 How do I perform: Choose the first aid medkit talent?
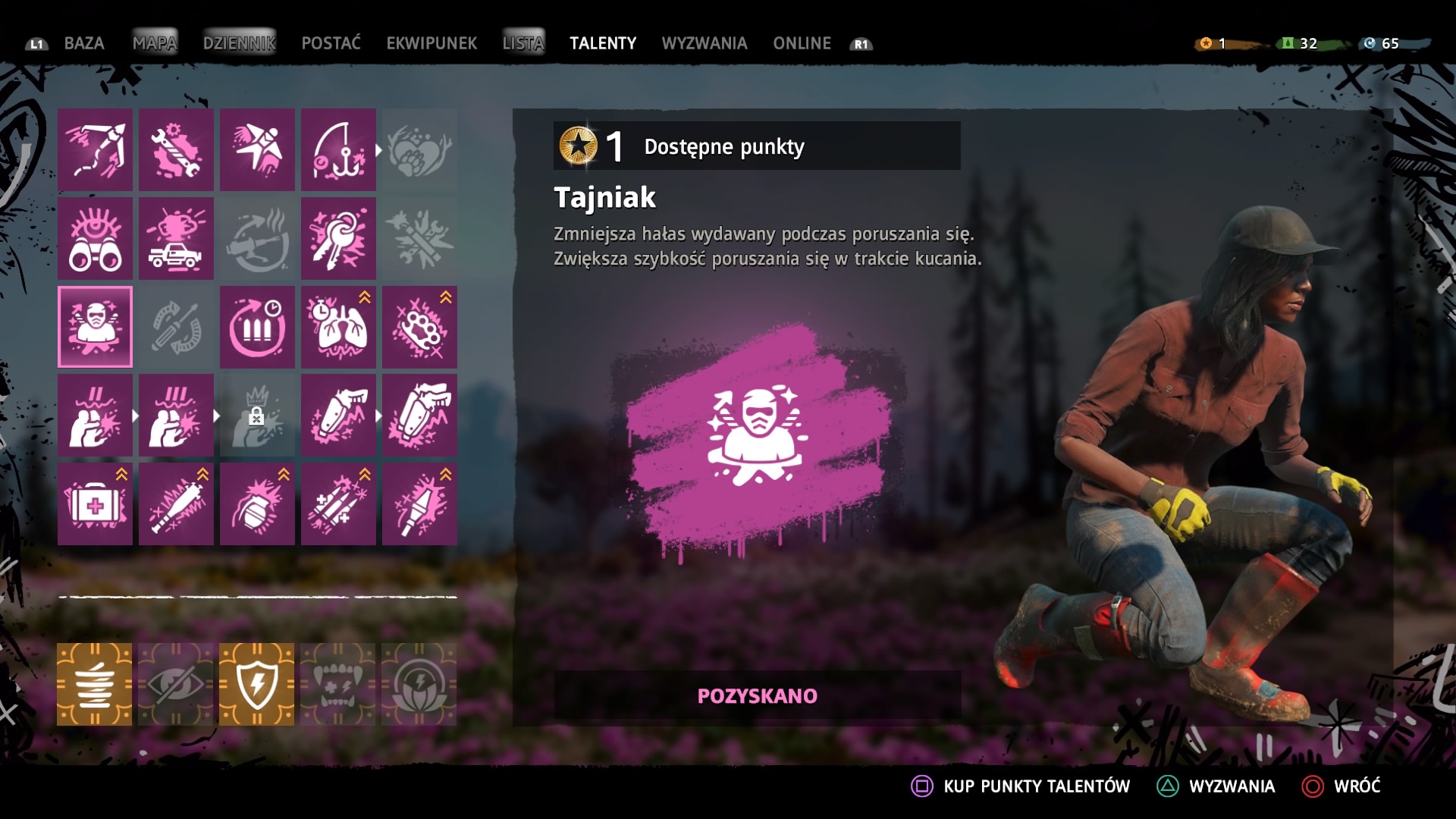pyautogui.click(x=96, y=504)
